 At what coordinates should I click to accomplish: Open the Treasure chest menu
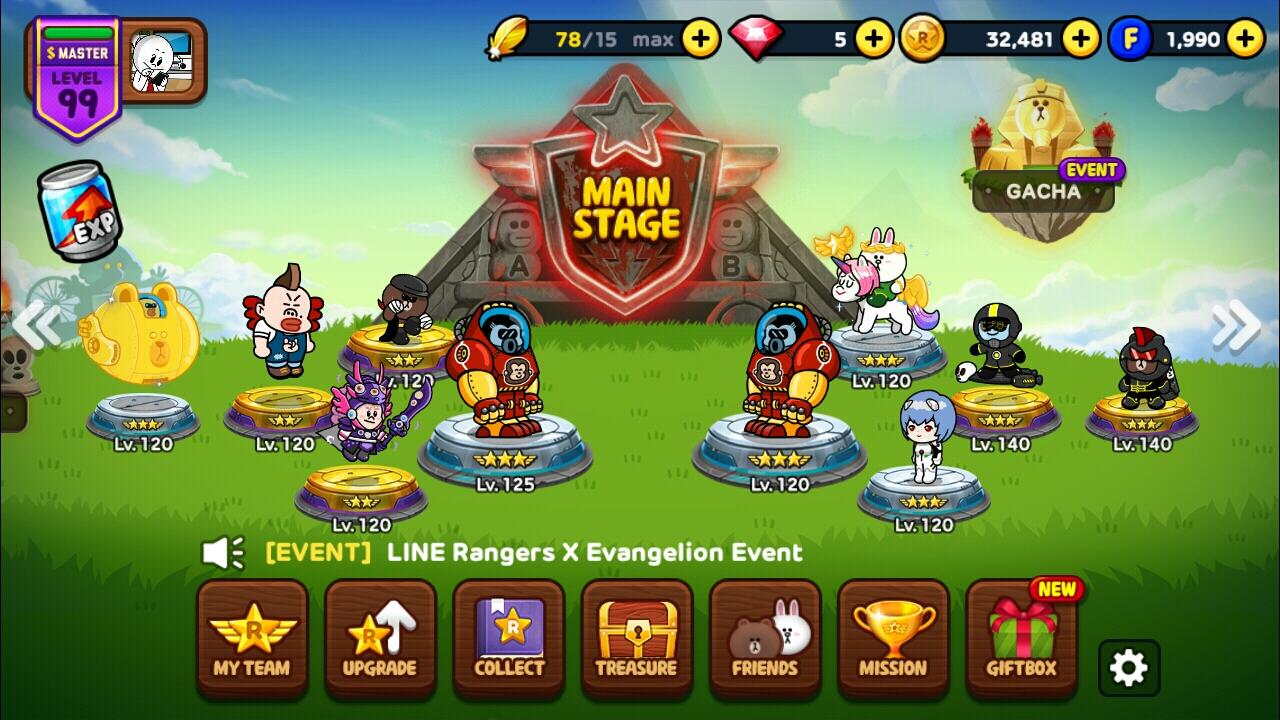(x=636, y=640)
